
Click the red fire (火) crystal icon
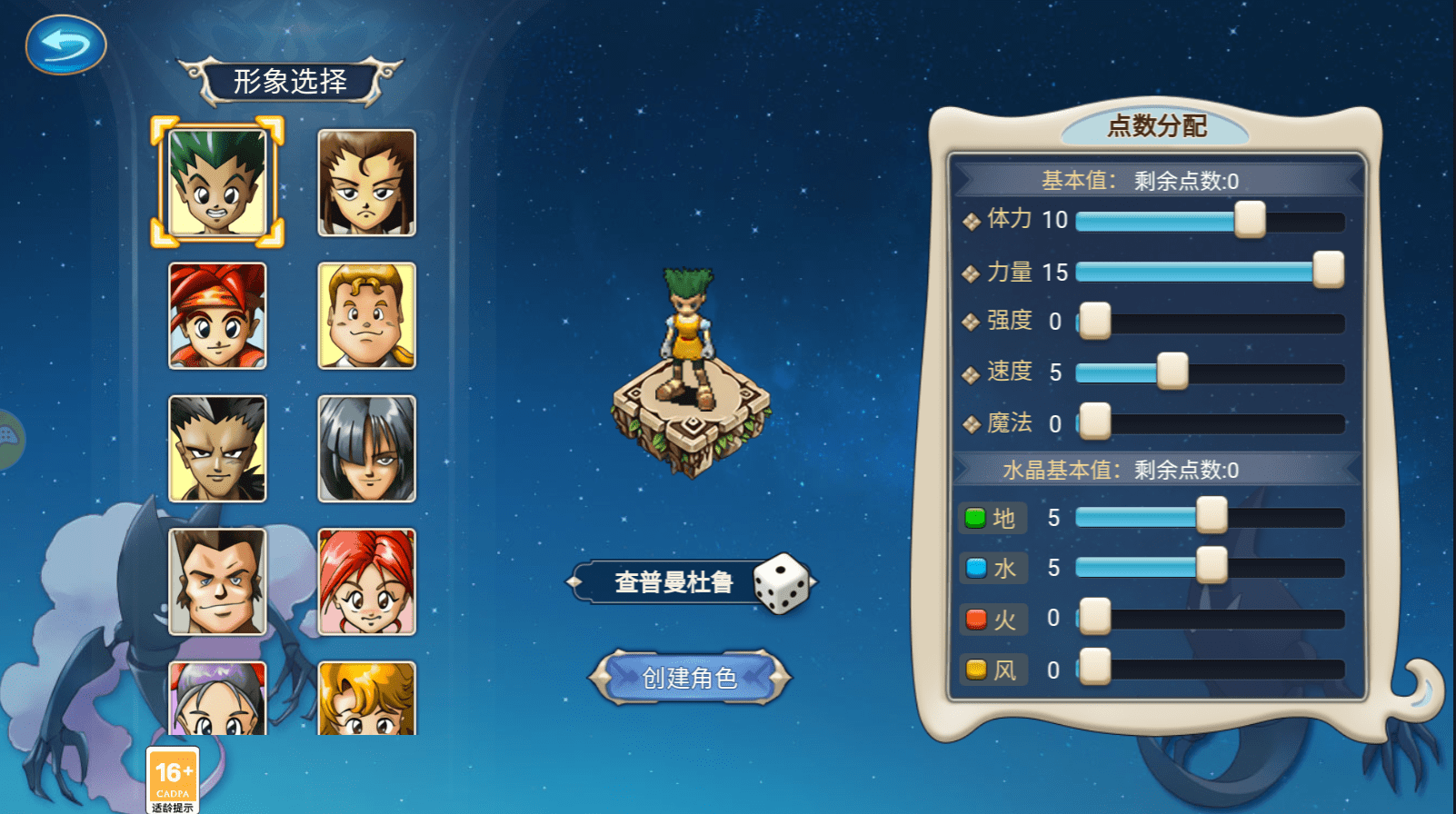click(976, 619)
